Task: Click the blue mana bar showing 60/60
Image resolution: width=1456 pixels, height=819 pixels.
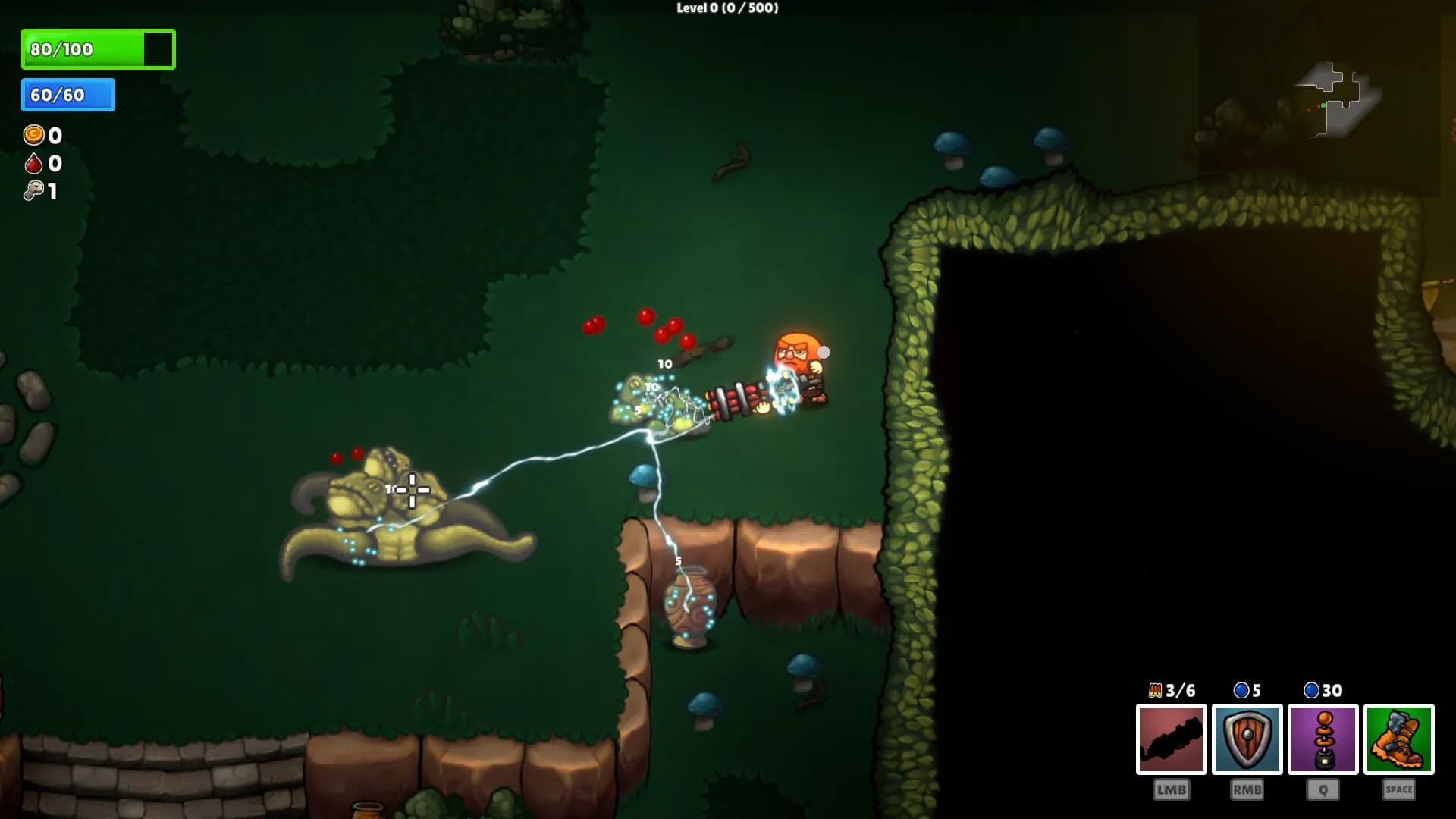Action: pos(67,96)
